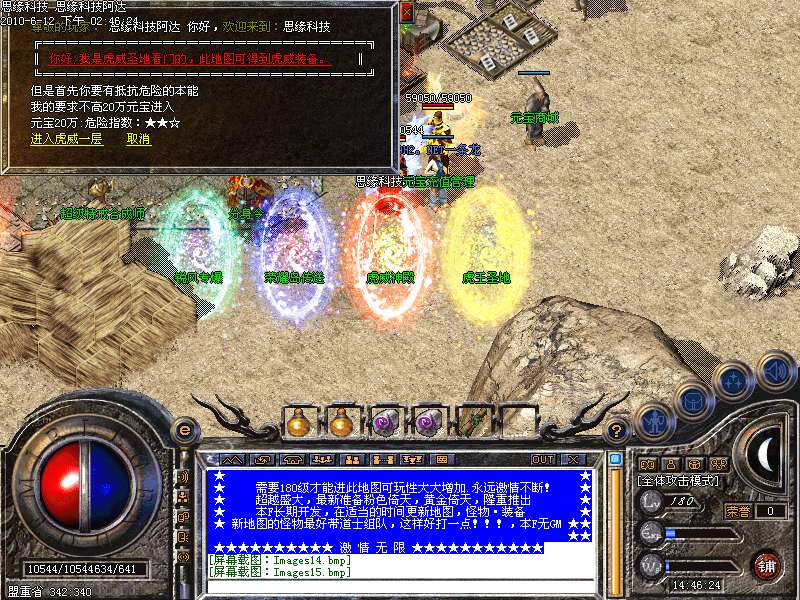Image resolution: width=800 pixels, height=600 pixels.
Task: Click the first small icon above attack mode
Action: click(647, 465)
